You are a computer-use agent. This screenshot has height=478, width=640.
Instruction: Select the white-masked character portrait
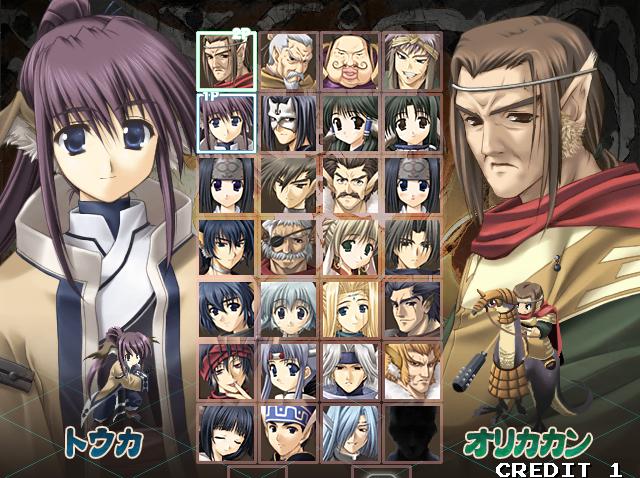coord(288,122)
